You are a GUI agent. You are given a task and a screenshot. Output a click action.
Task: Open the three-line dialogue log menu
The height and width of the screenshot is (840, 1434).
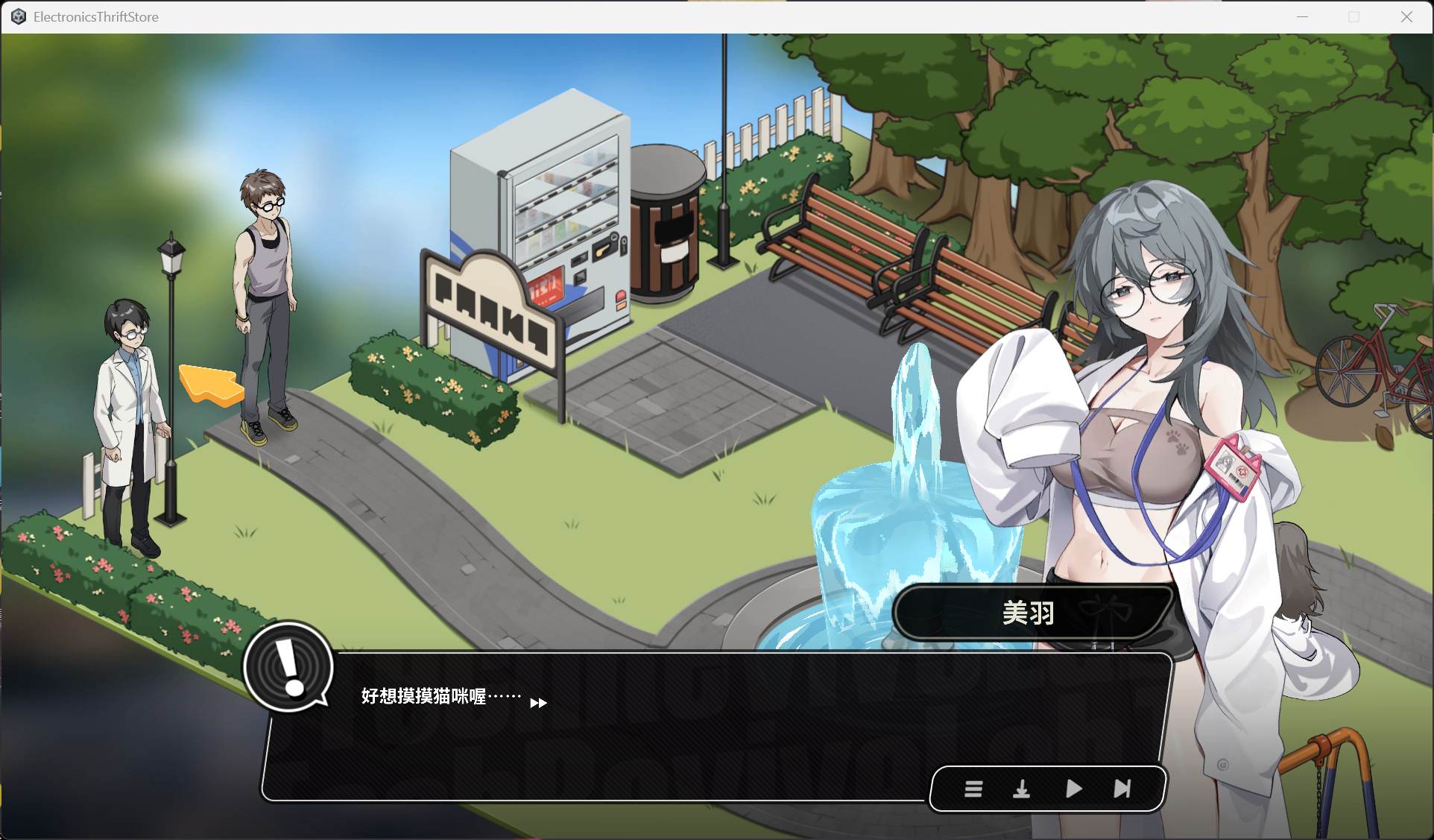[973, 789]
